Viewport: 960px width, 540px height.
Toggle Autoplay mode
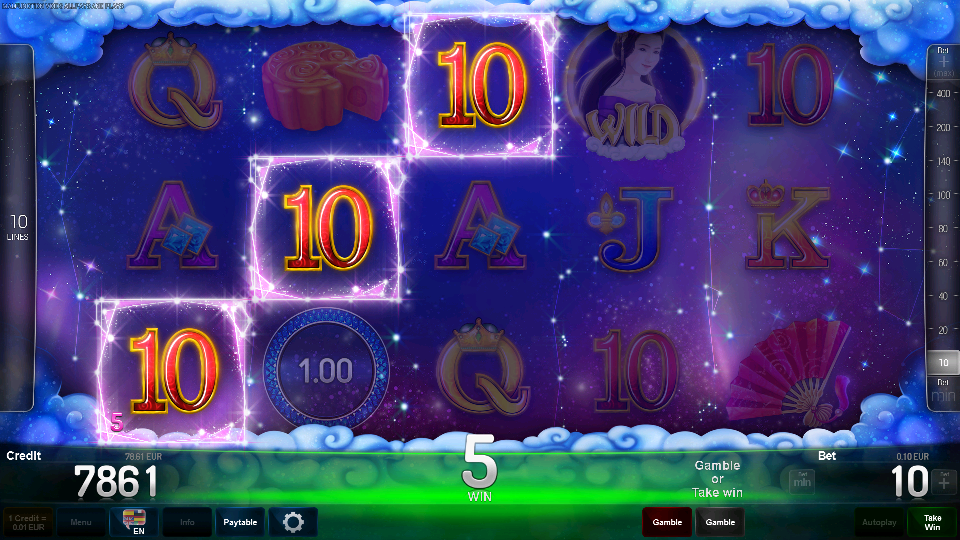pos(879,522)
